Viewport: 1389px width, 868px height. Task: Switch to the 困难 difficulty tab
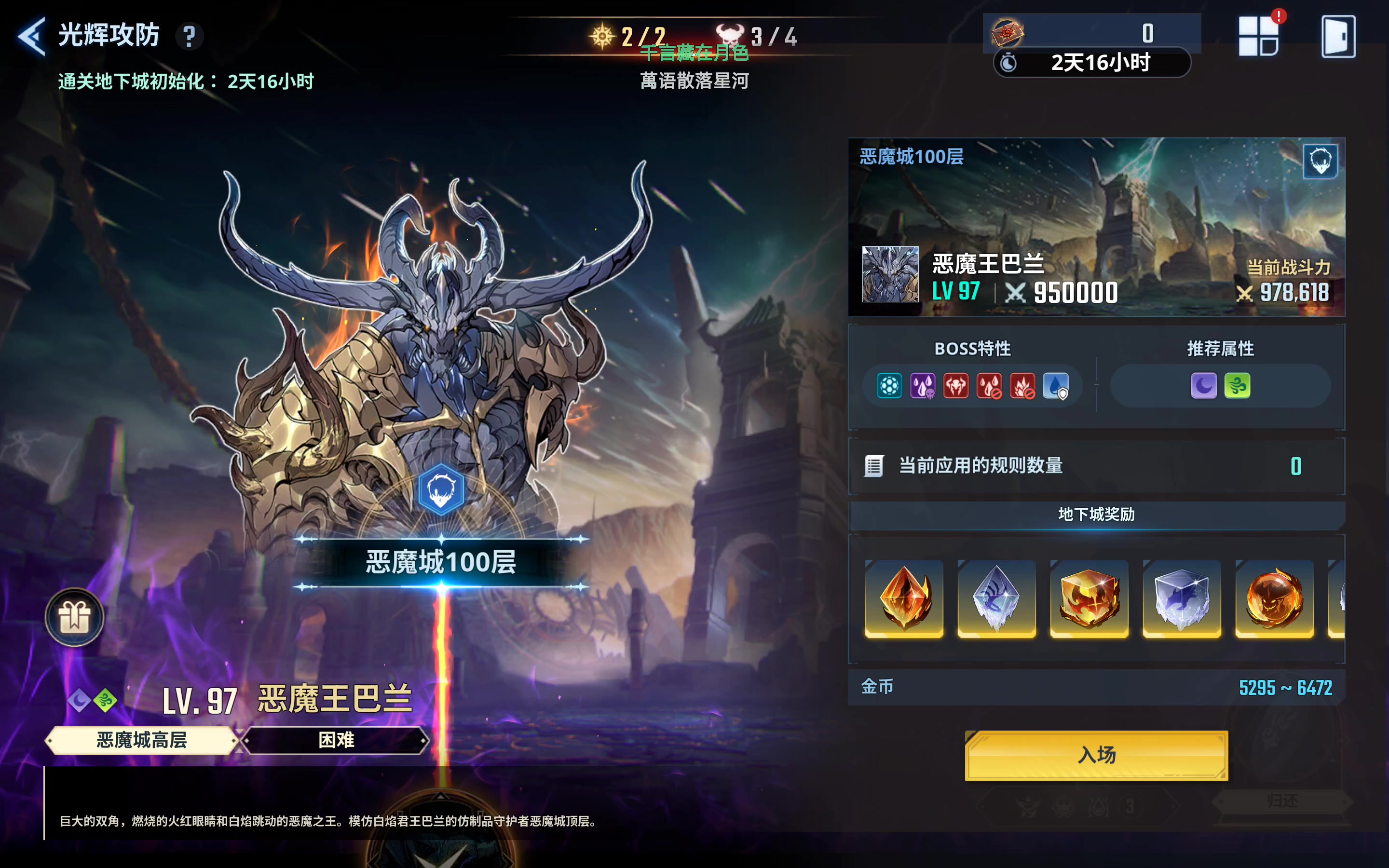coord(334,741)
